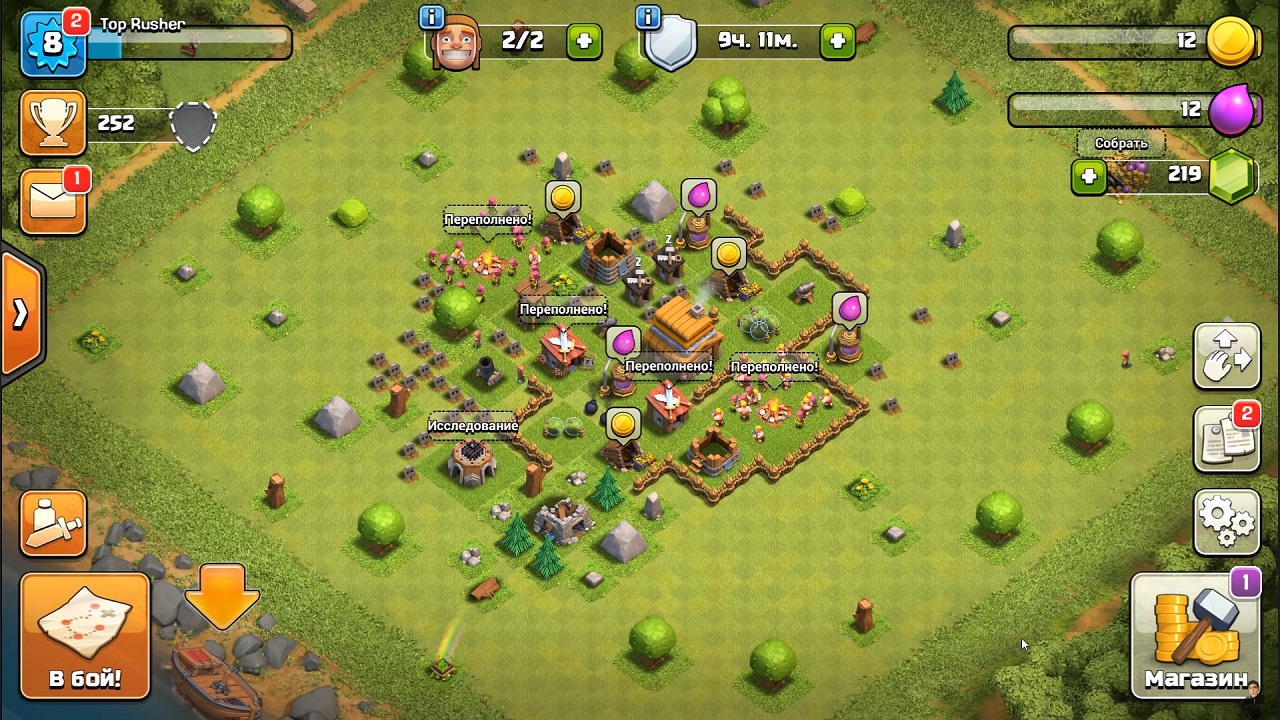Open the layout editor hand button

[1227, 355]
